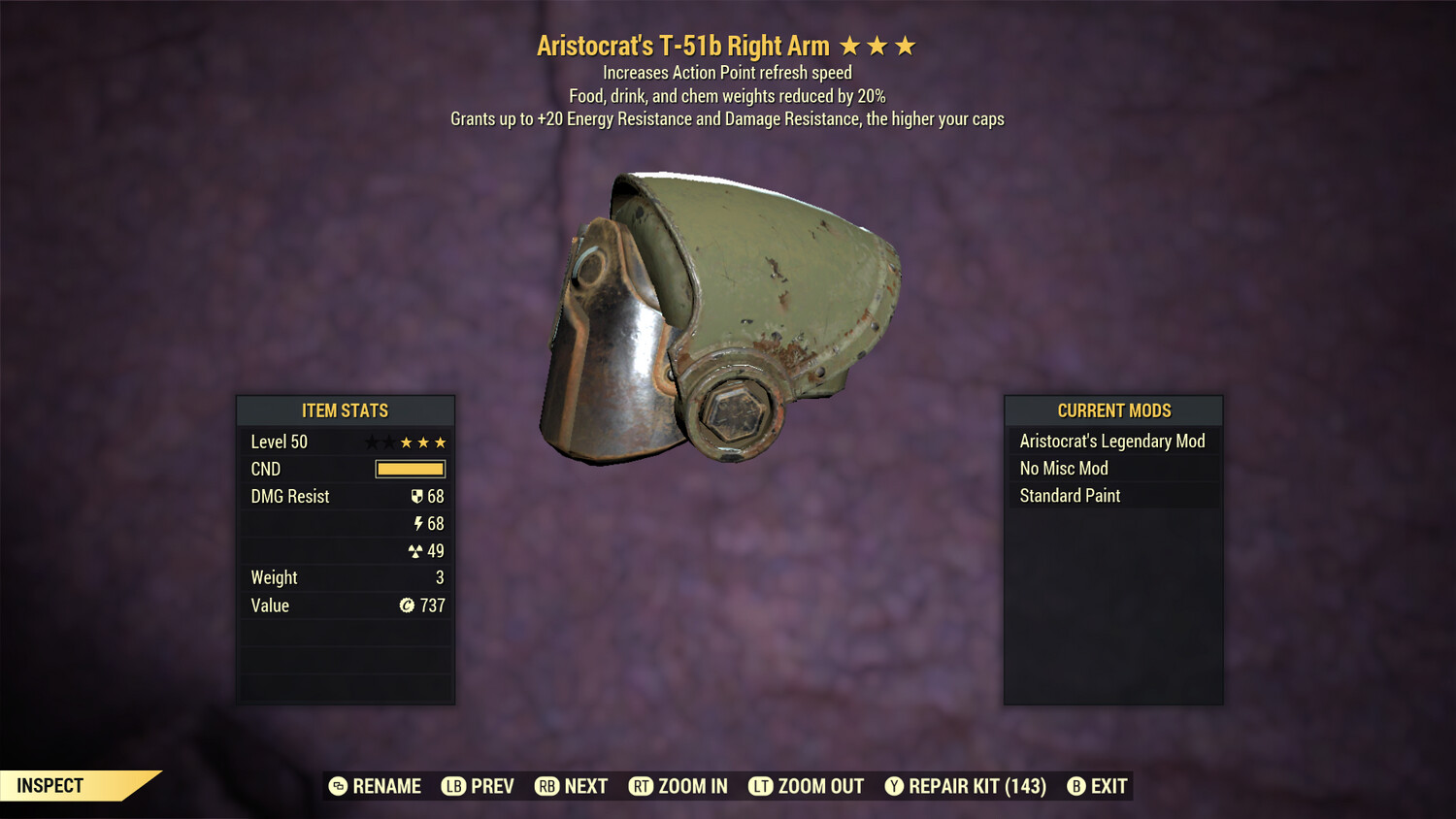Click the Y button icon for Repair Kit

(x=894, y=786)
